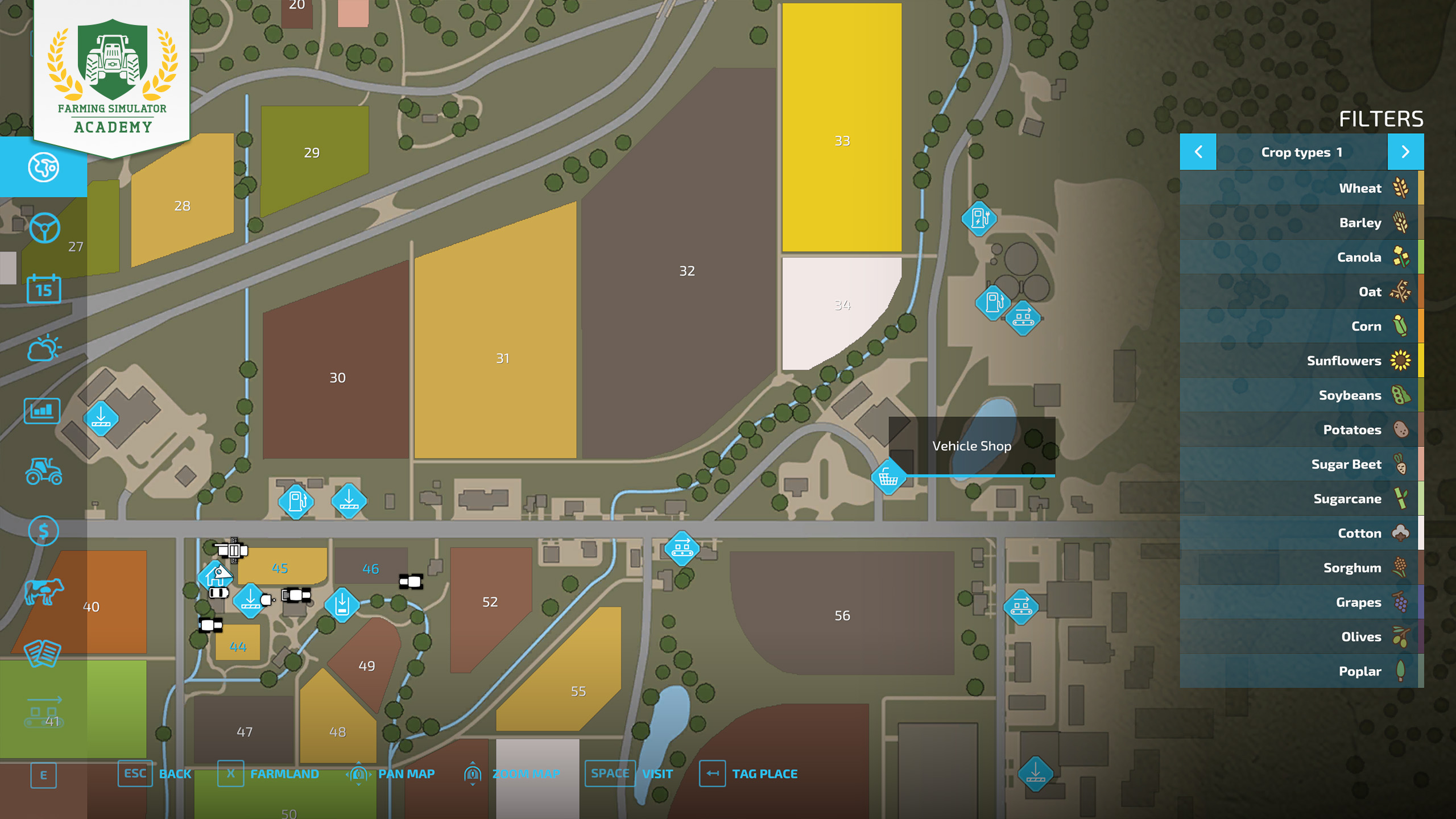Open the calendar tab
The image size is (1456, 819).
[43, 289]
